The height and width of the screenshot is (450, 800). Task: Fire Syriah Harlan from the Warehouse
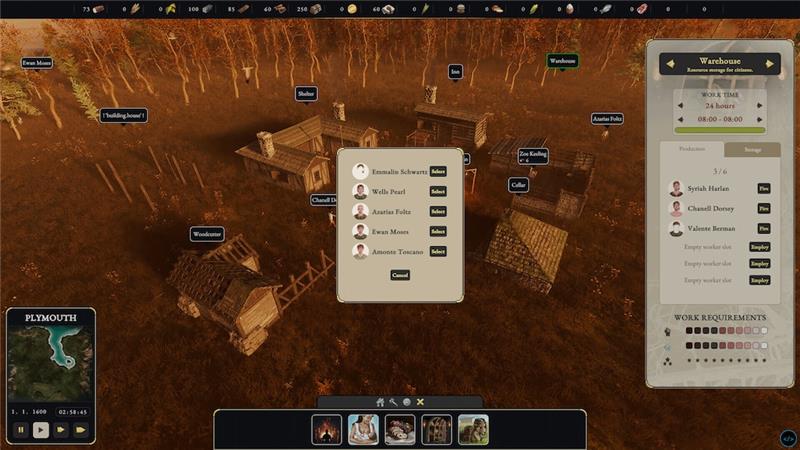click(x=764, y=188)
